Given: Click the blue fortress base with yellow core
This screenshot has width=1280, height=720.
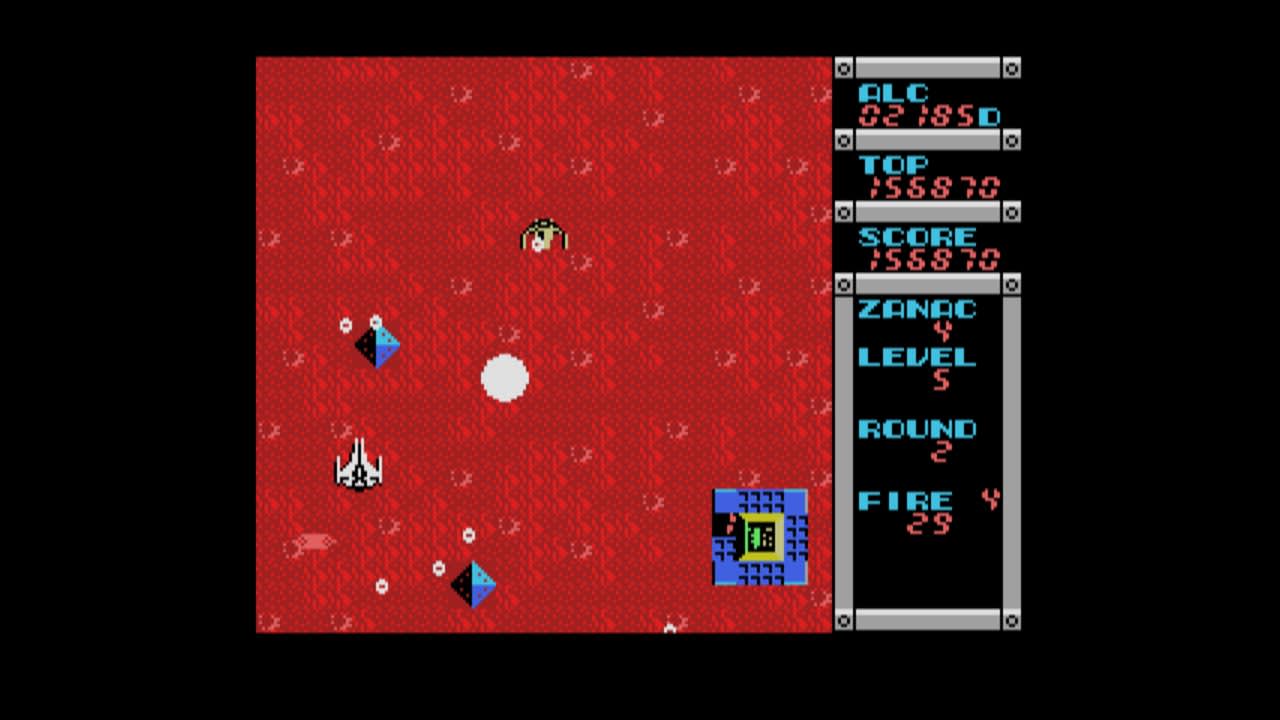Looking at the screenshot, I should pos(759,536).
